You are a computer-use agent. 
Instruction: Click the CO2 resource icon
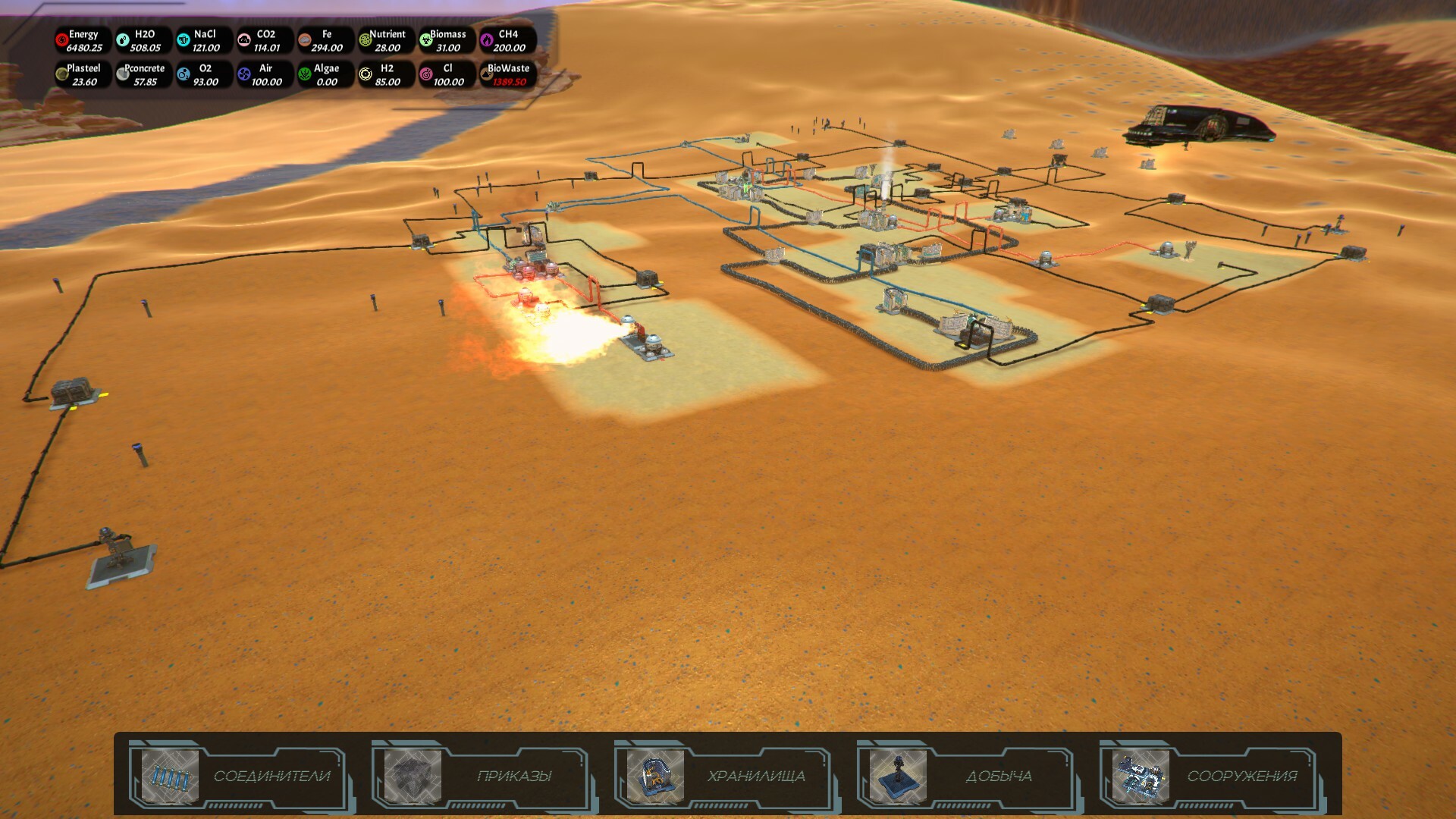click(x=243, y=39)
